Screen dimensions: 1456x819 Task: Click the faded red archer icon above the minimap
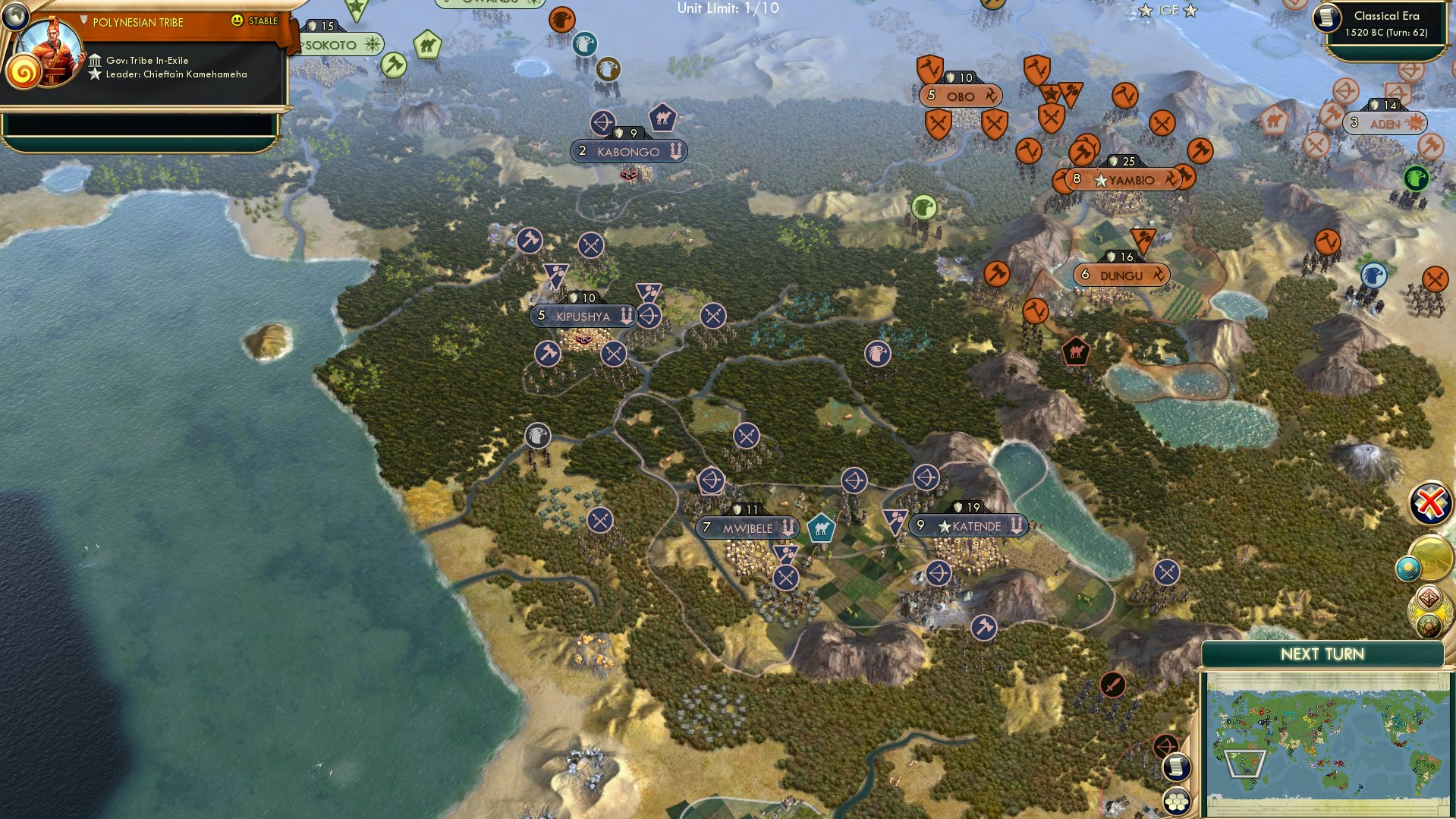tap(1165, 745)
